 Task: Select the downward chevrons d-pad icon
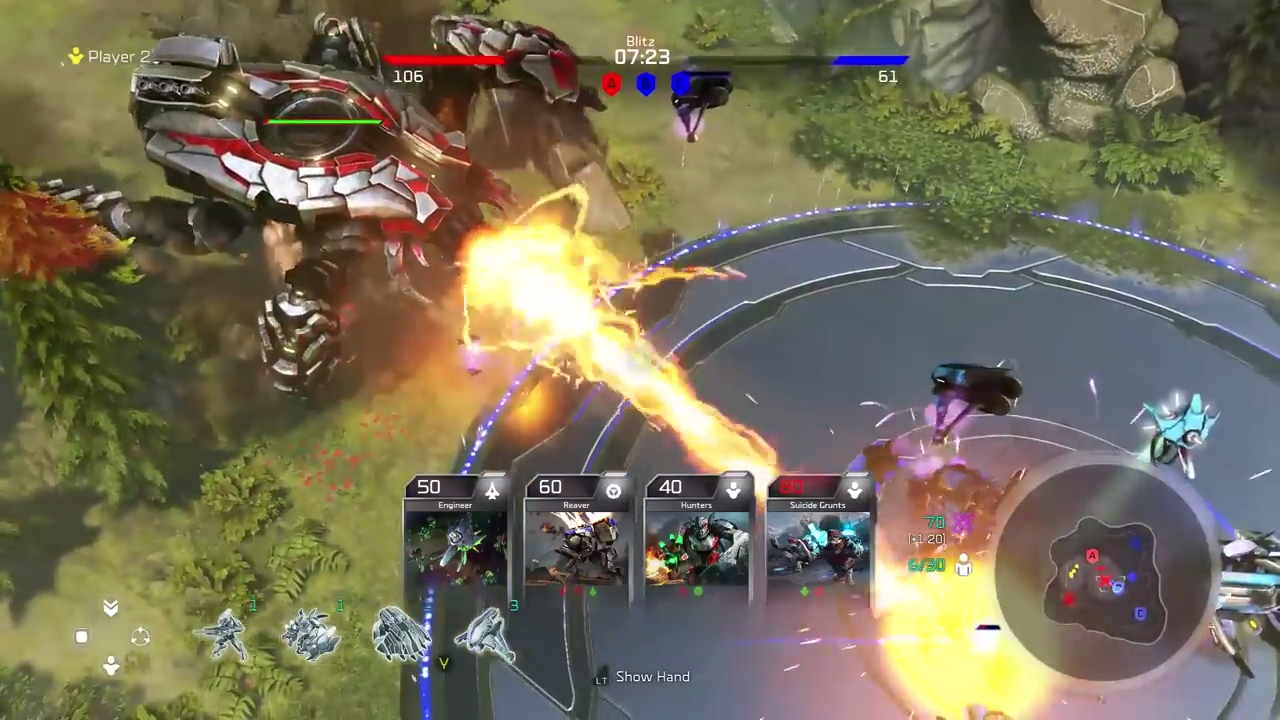(111, 608)
